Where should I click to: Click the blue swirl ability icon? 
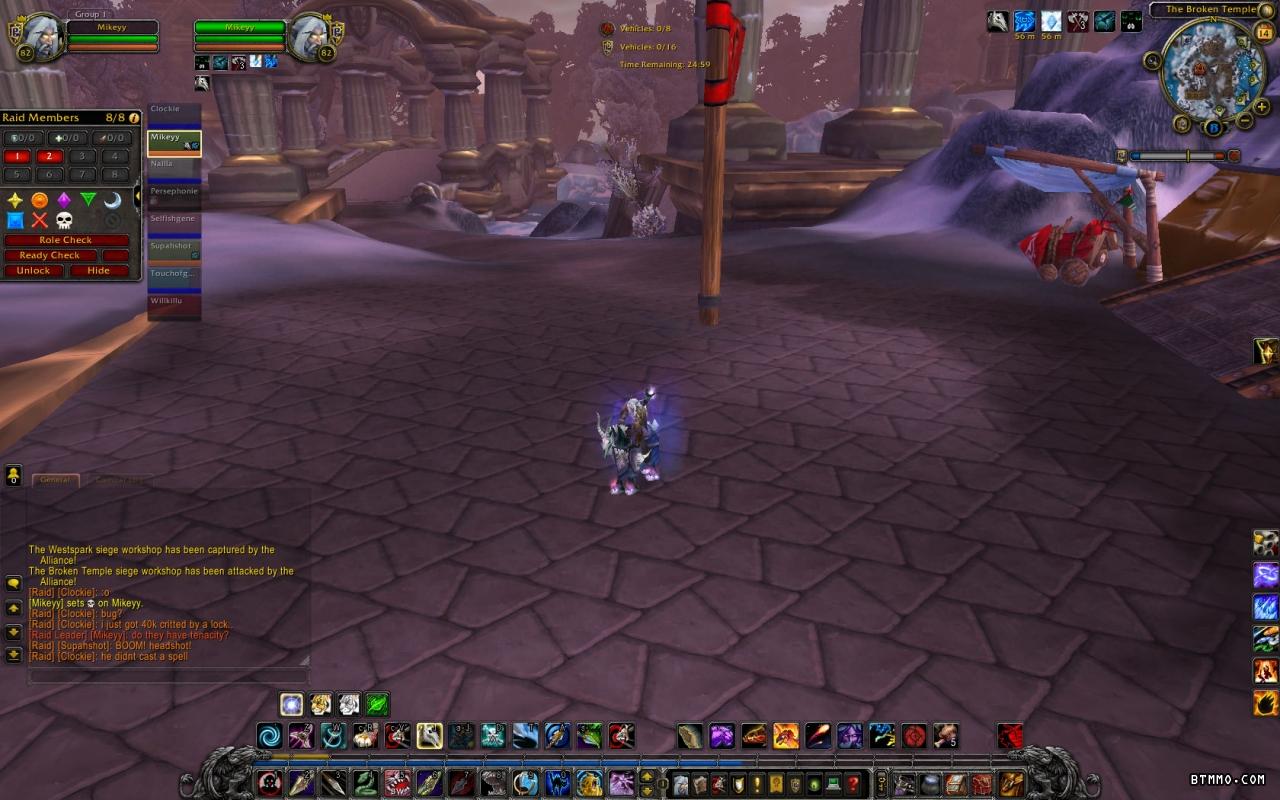(x=269, y=737)
